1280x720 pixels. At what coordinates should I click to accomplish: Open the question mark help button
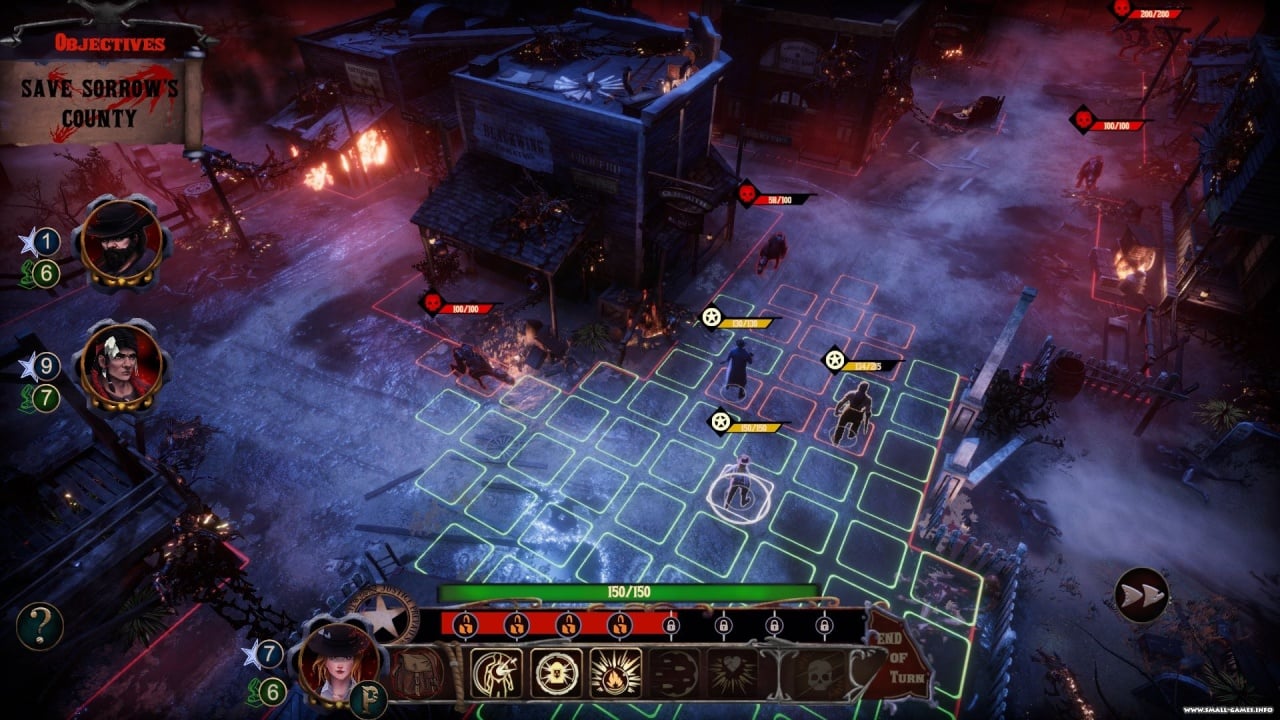40,627
